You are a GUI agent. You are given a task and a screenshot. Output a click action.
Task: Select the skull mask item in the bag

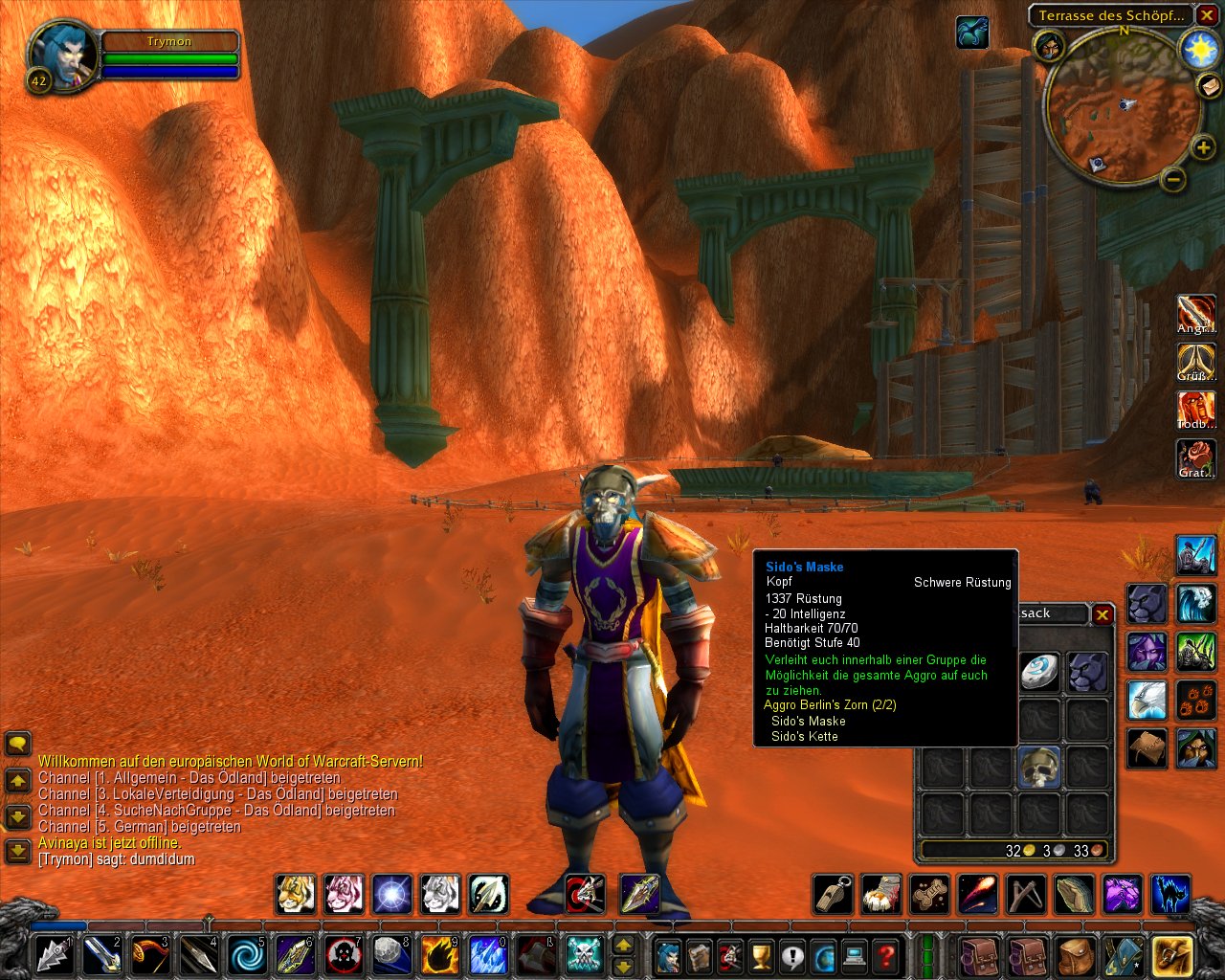1038,768
